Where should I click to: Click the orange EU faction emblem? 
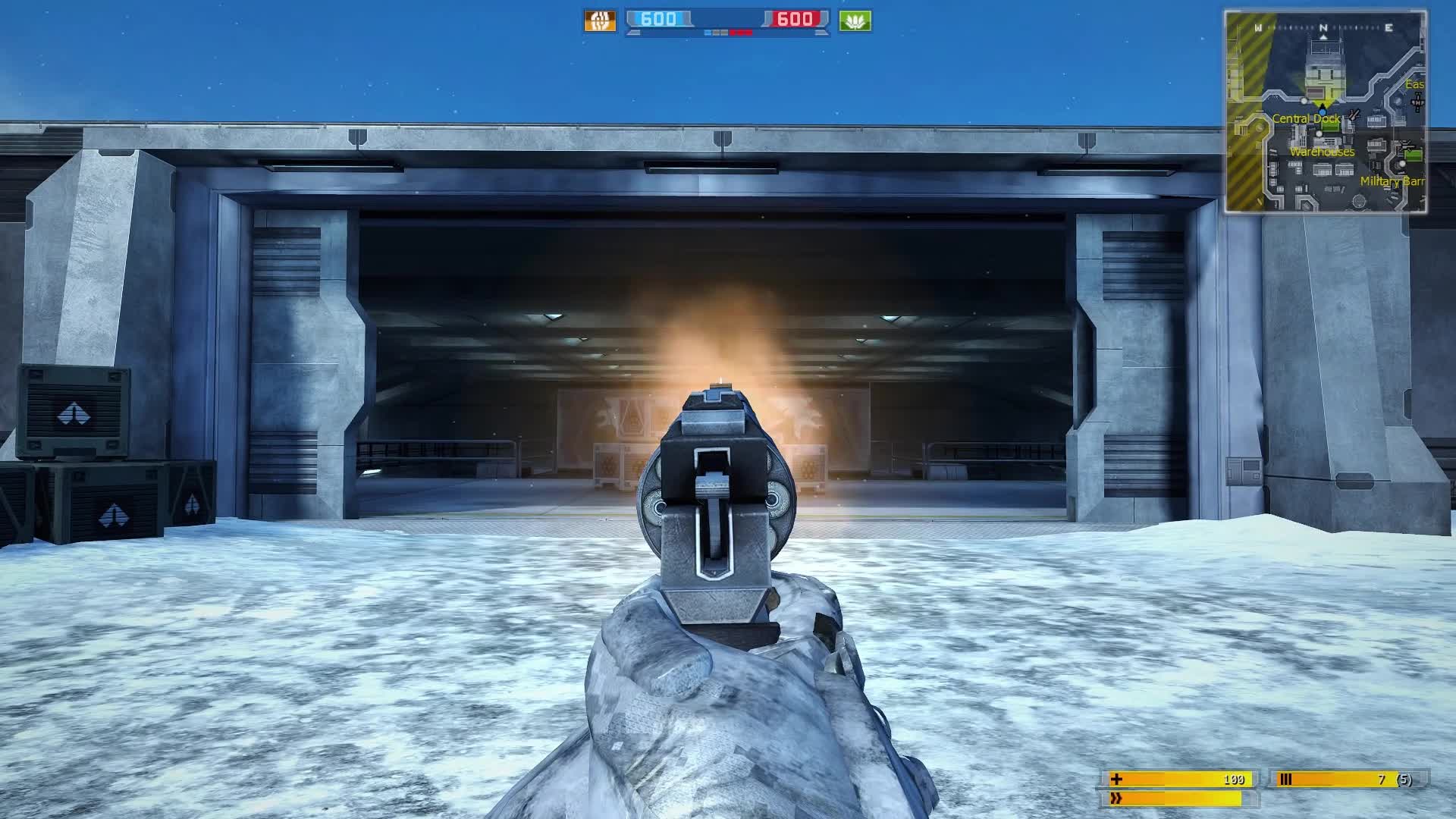(x=599, y=20)
